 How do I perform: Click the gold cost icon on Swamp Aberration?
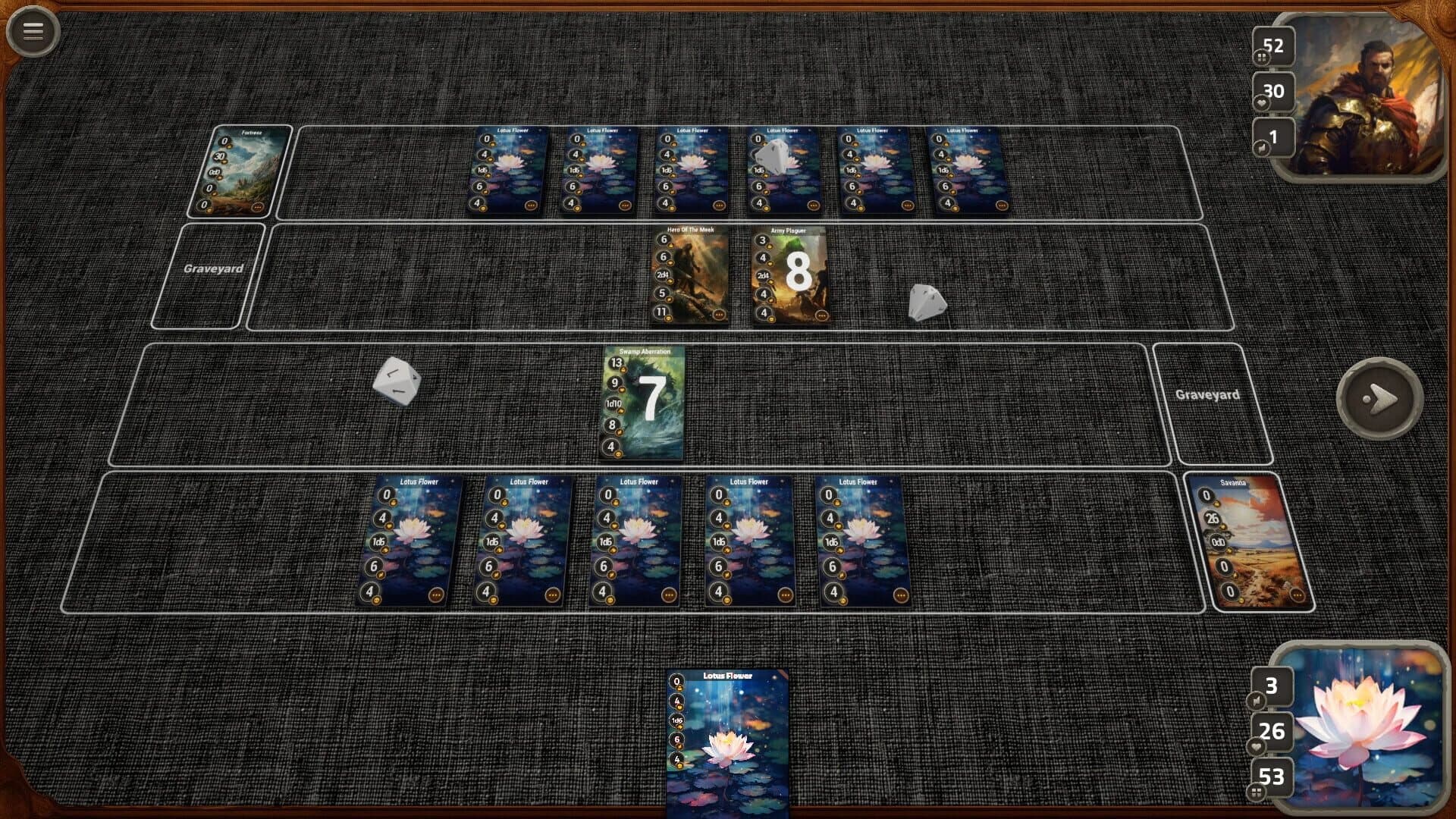[x=617, y=364]
